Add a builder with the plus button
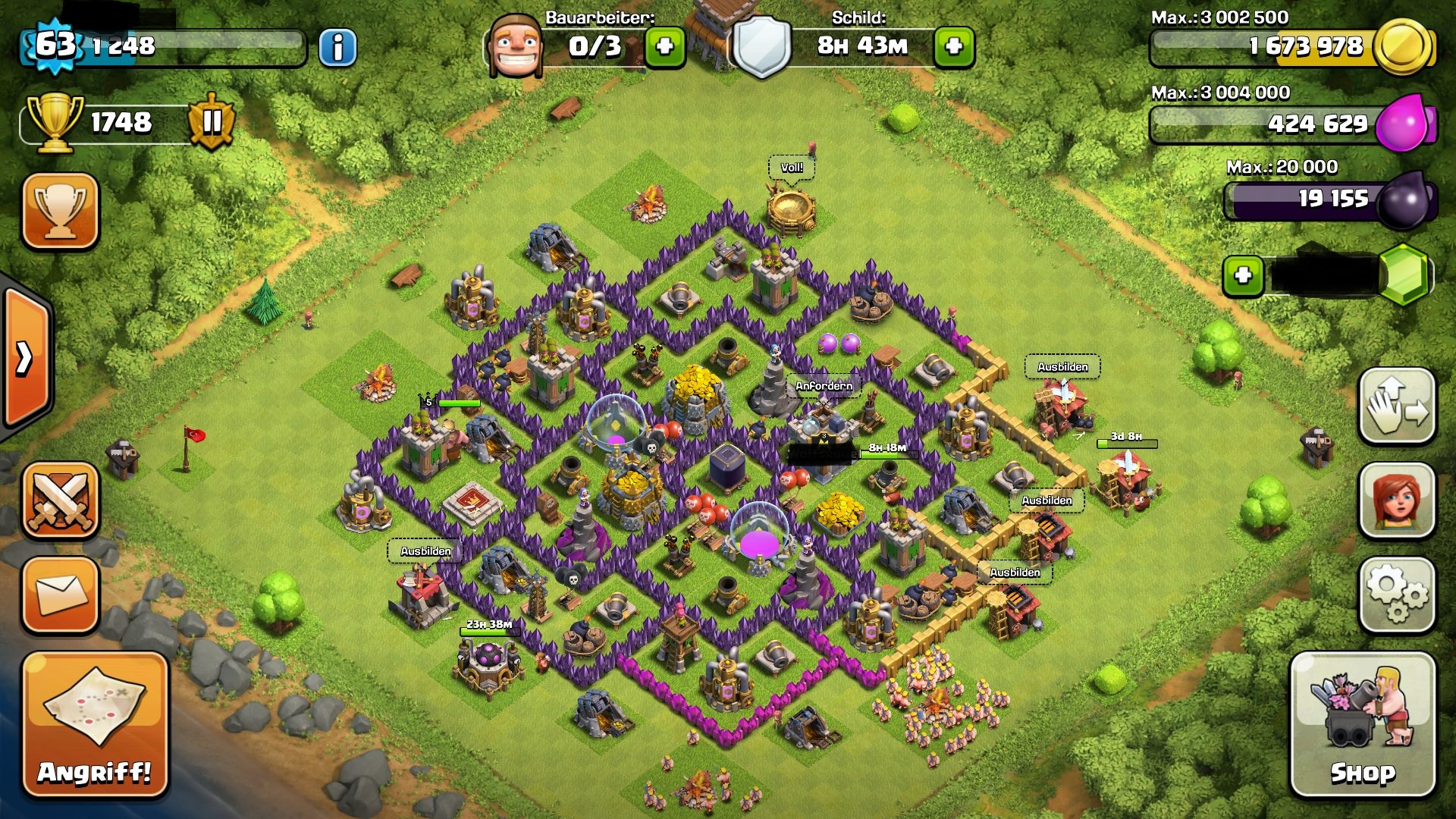Image resolution: width=1456 pixels, height=819 pixels. (664, 47)
